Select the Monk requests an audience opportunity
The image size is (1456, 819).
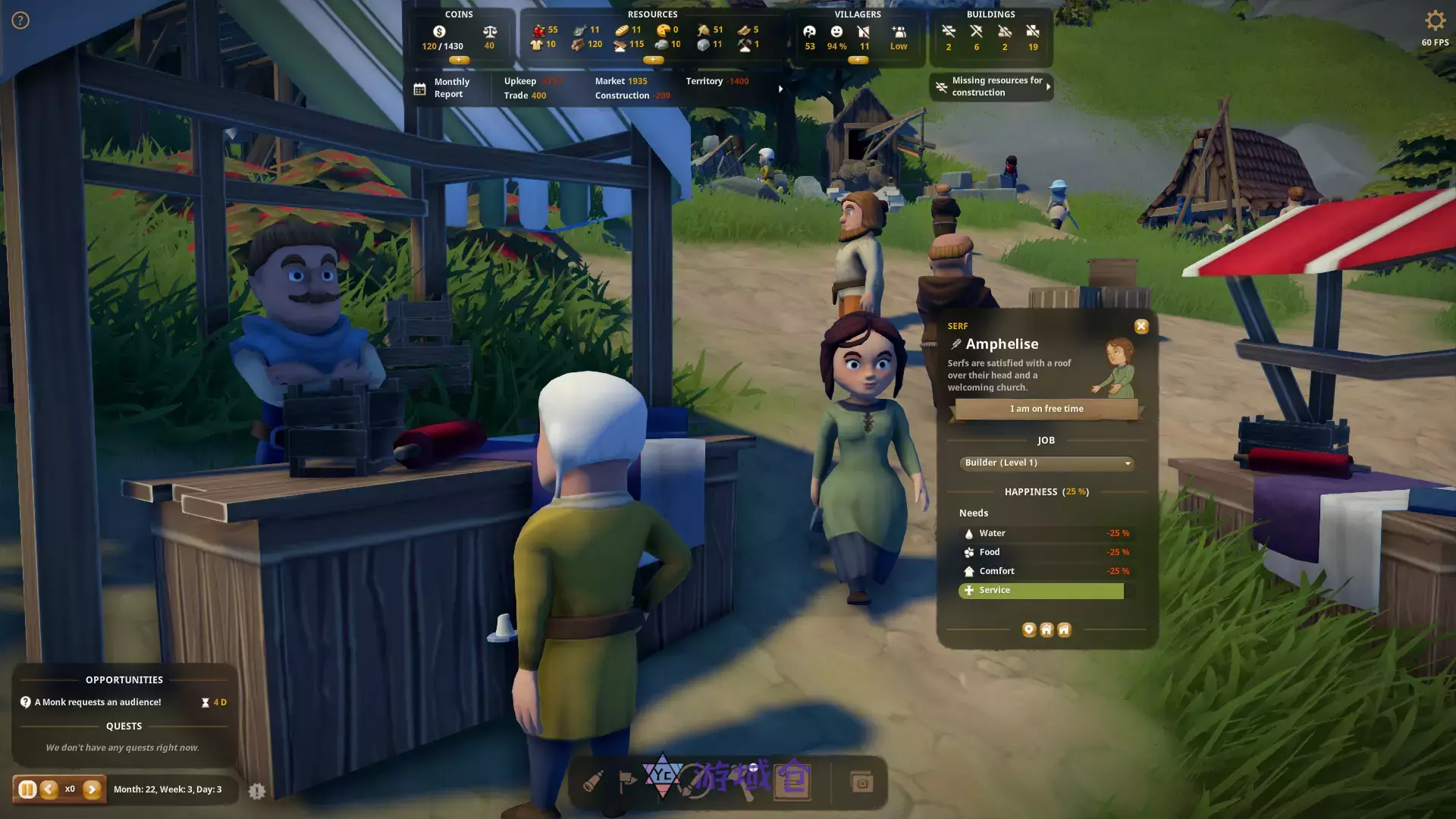tap(98, 702)
